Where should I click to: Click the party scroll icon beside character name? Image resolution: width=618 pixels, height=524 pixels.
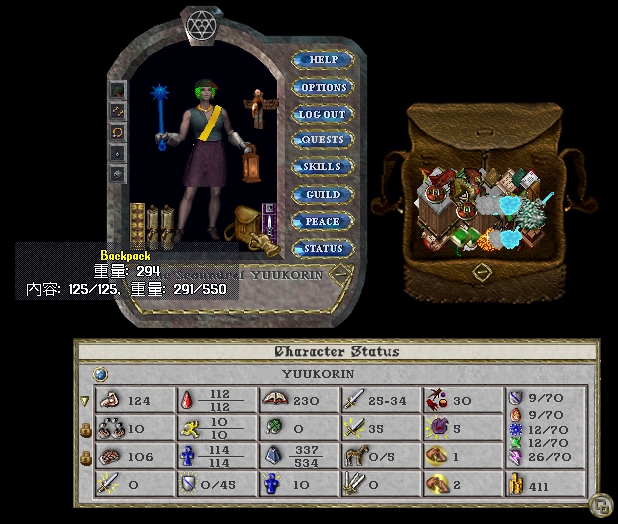tap(343, 272)
